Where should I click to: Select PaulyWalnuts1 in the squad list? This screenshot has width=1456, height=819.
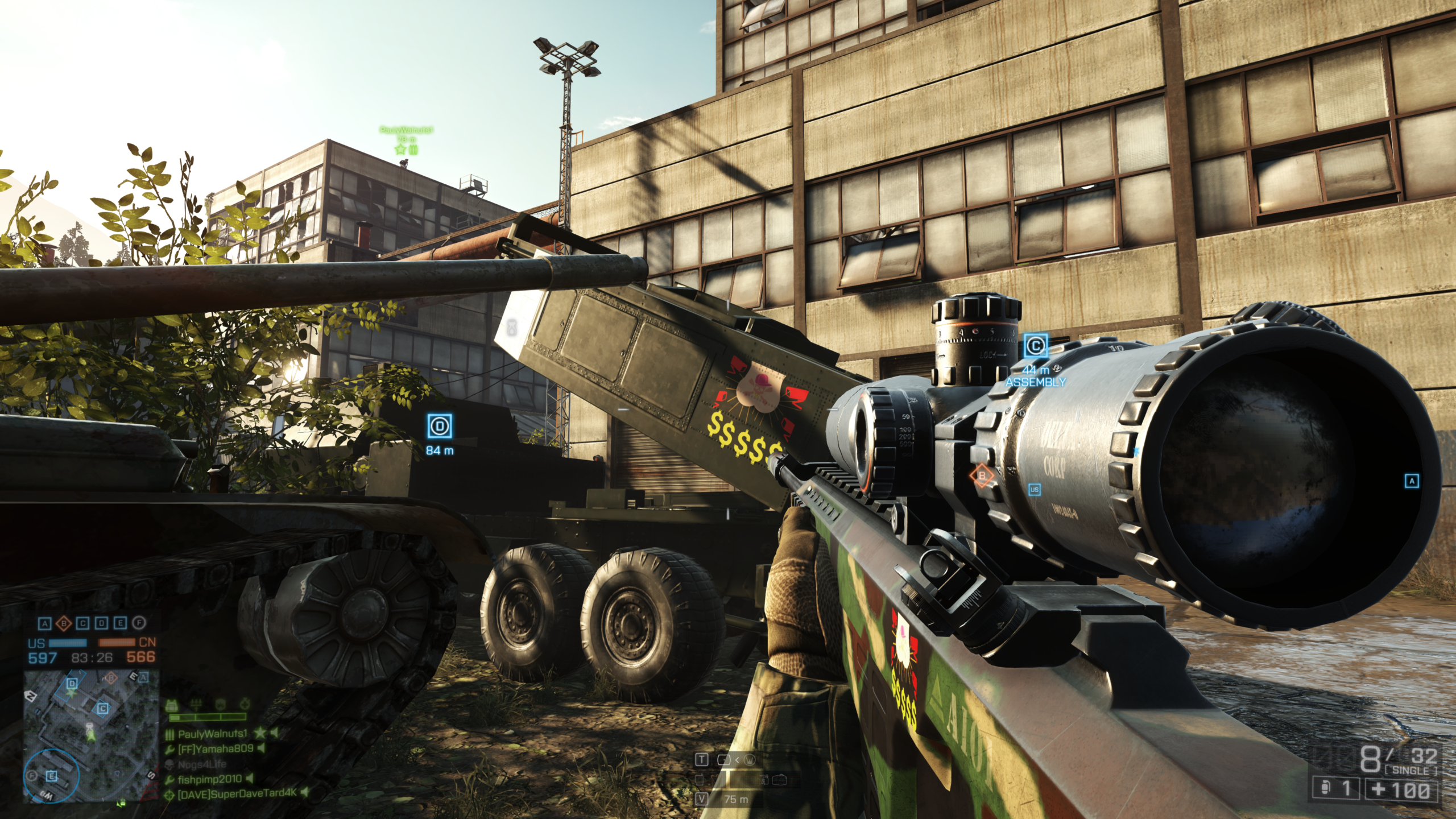[213, 734]
